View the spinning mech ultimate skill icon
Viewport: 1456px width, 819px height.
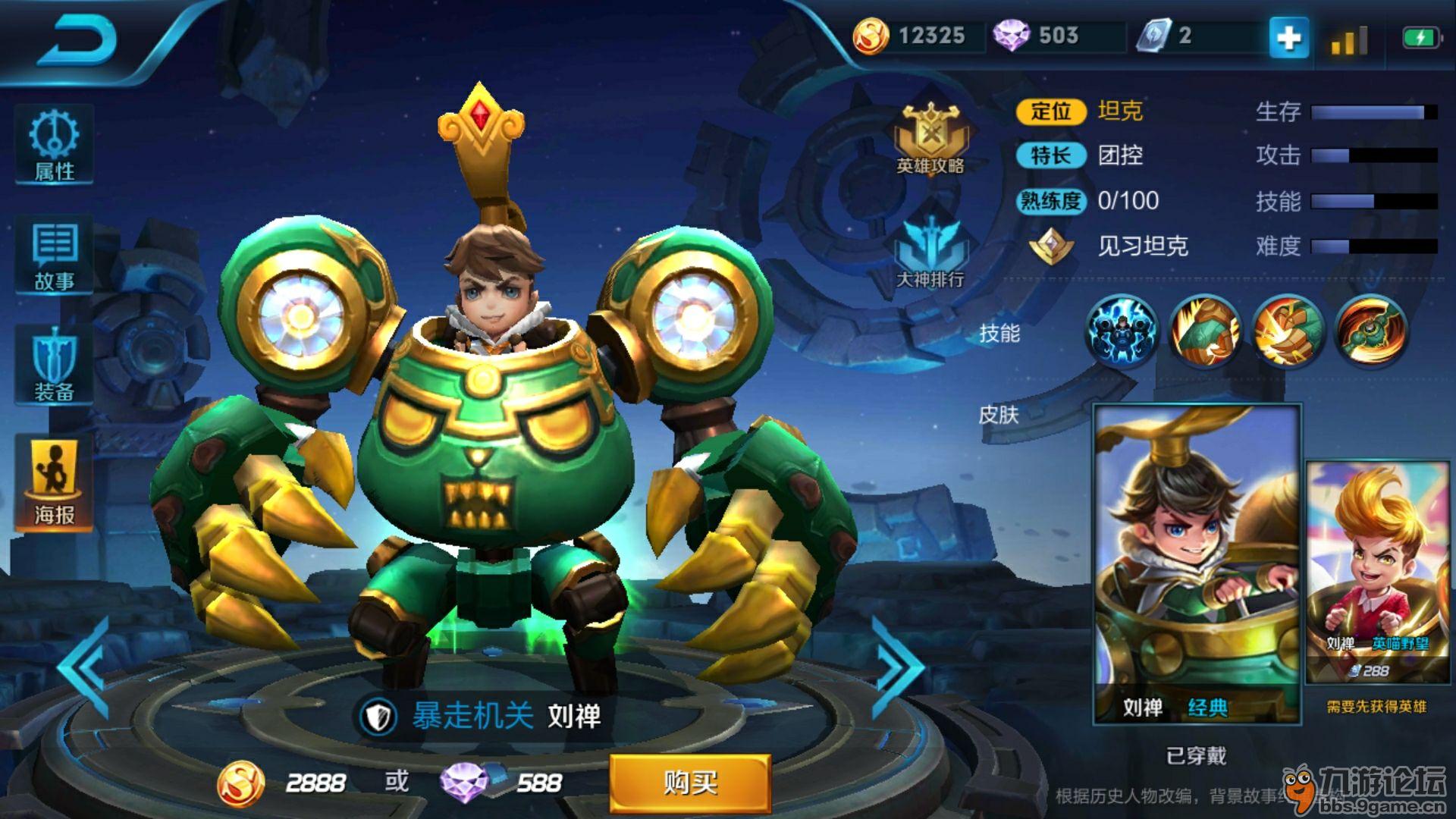pos(1371,331)
